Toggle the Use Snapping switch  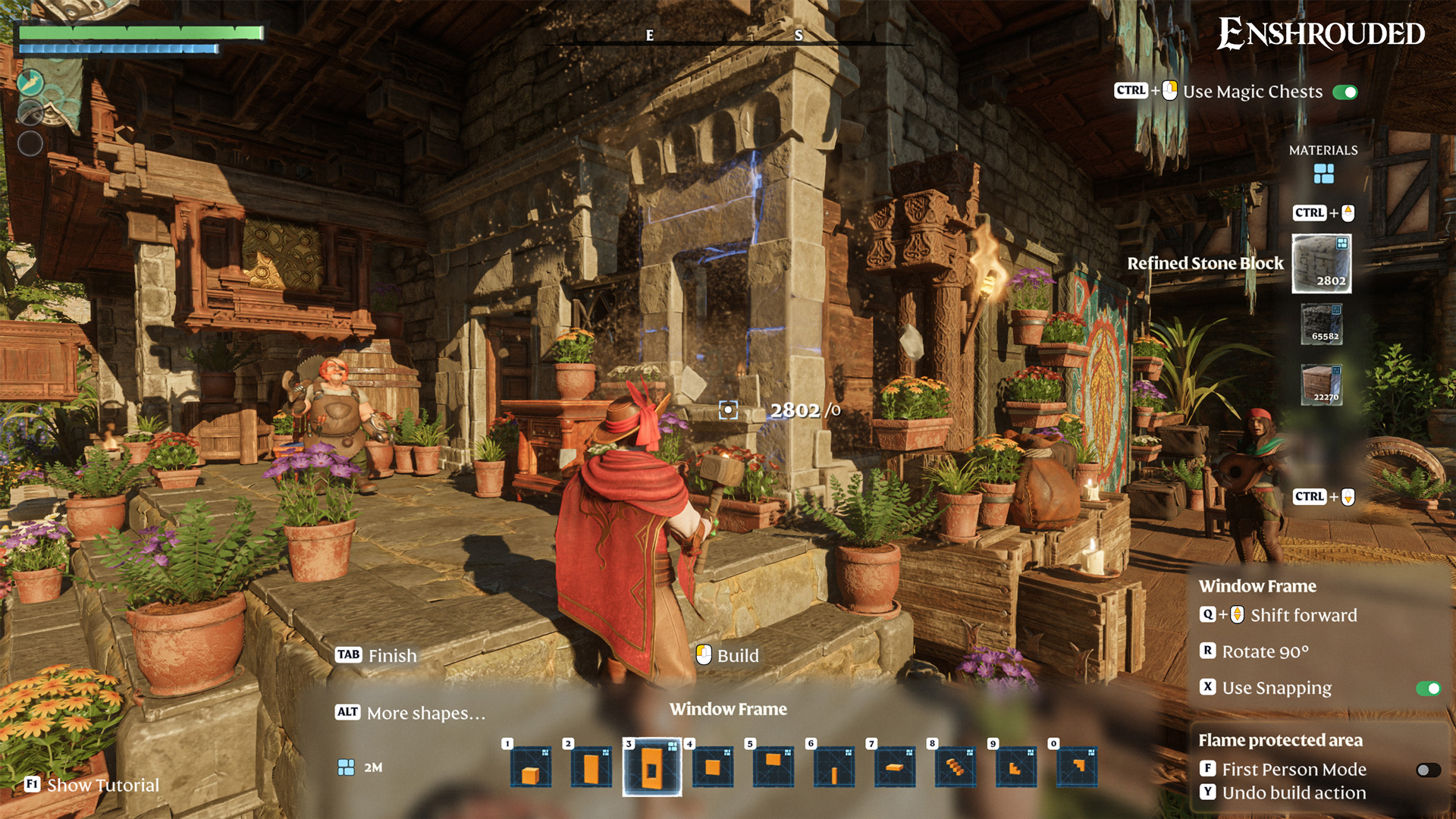click(1428, 689)
